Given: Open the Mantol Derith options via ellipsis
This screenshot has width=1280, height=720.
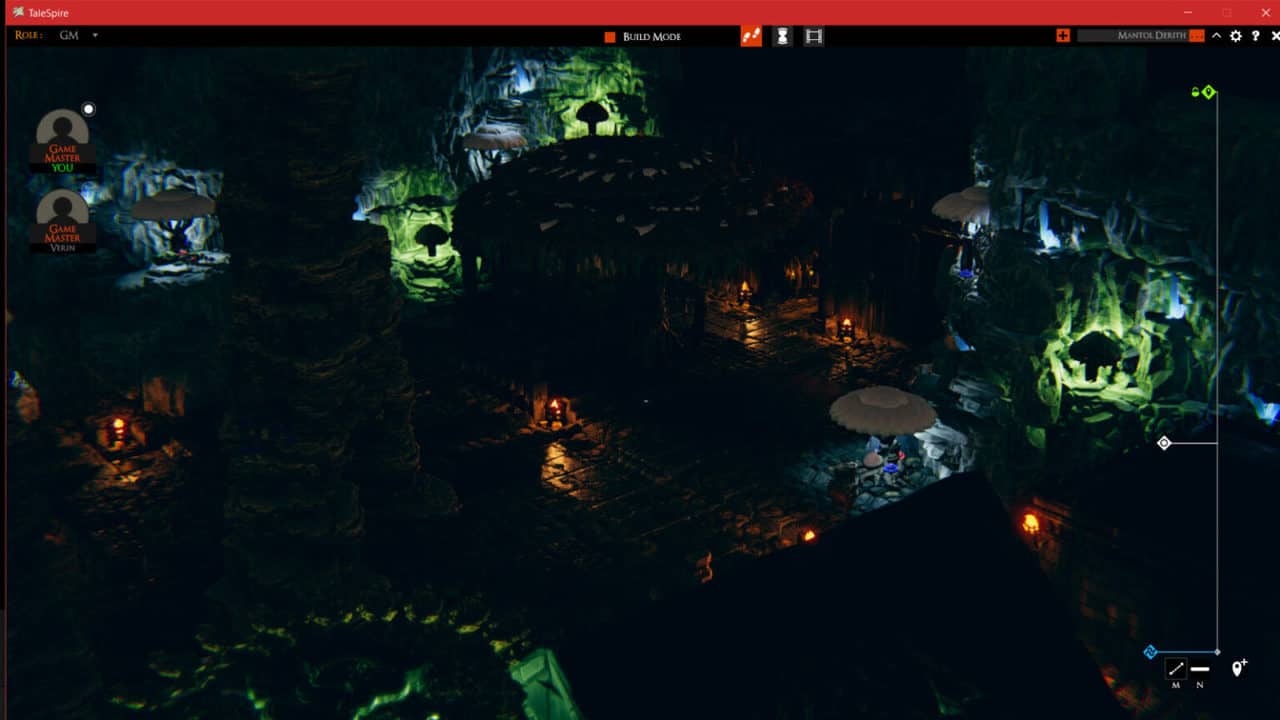Looking at the screenshot, I should click(x=1197, y=36).
